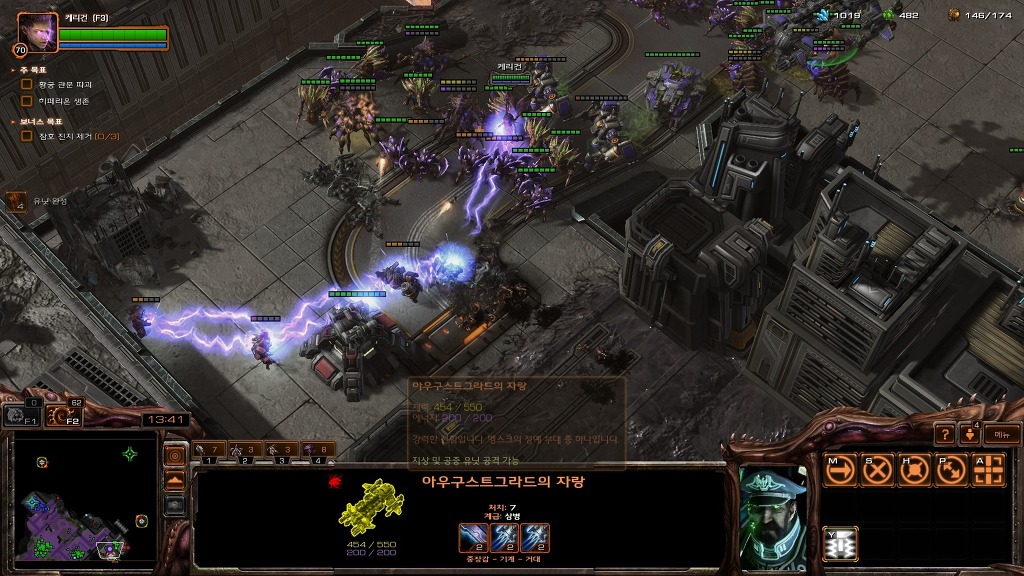Select Kerrigan's hero portrait
Image resolution: width=1024 pixels, height=576 pixels.
pyautogui.click(x=37, y=31)
